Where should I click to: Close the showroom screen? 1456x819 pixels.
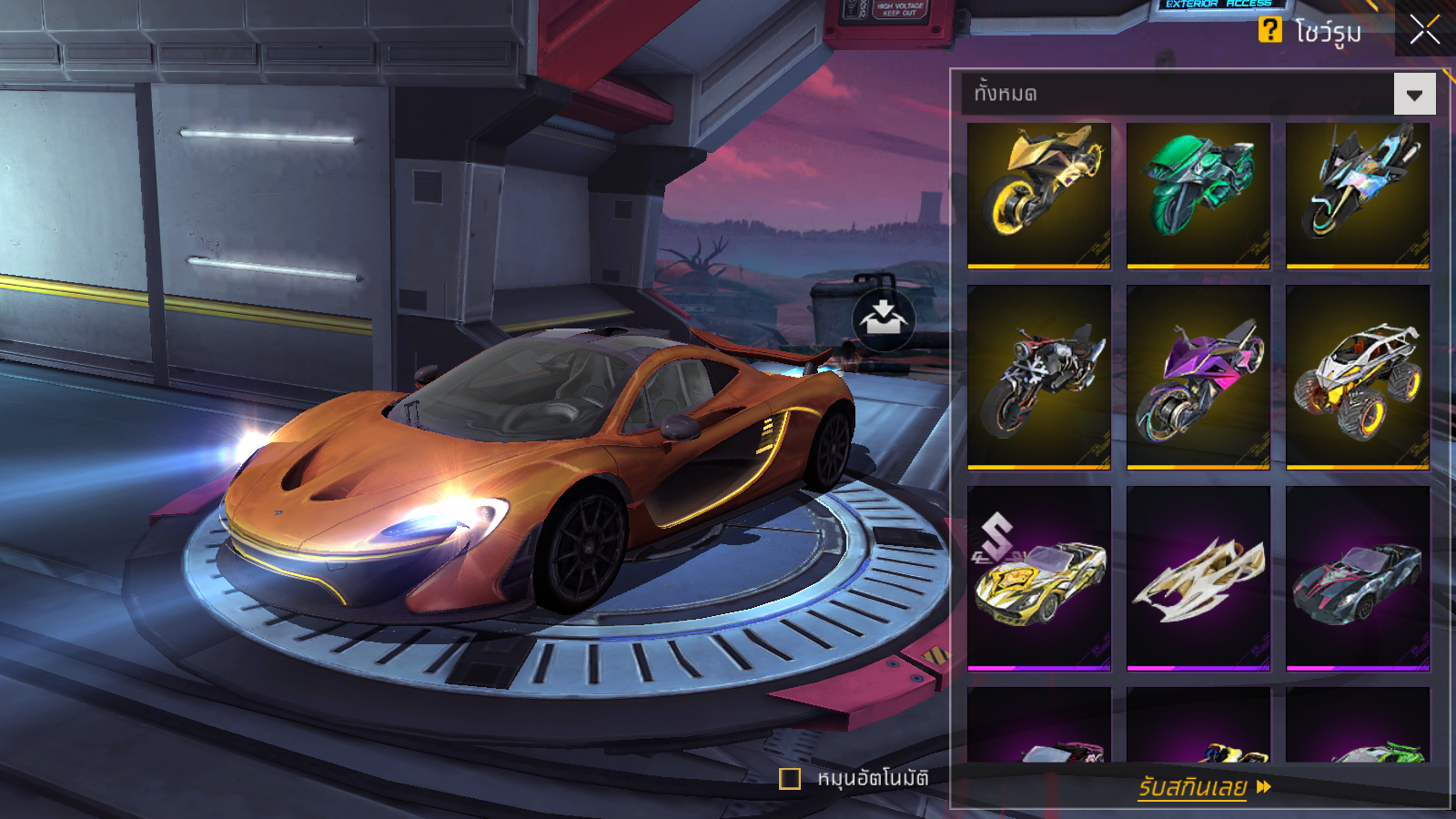coord(1424,30)
